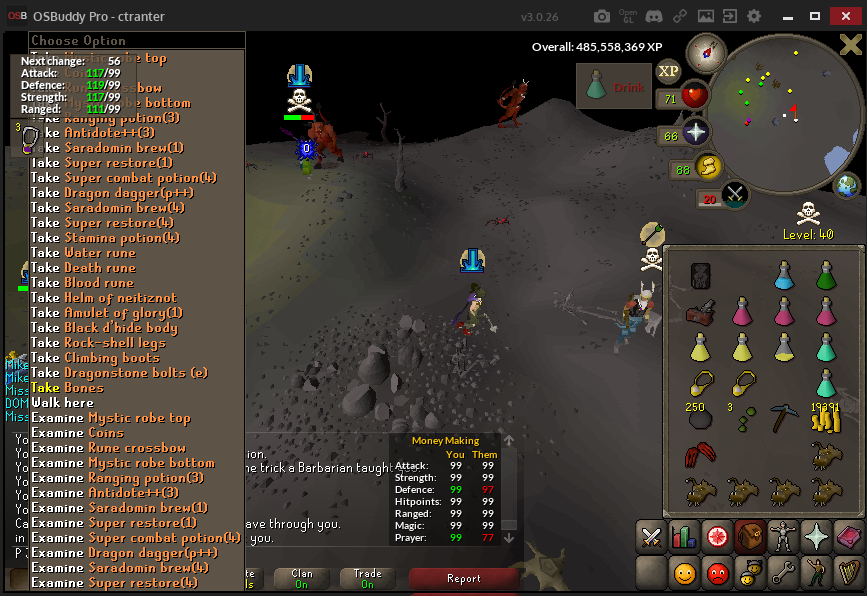The image size is (867, 596).
Task: Open the world map globe
Action: point(848,186)
